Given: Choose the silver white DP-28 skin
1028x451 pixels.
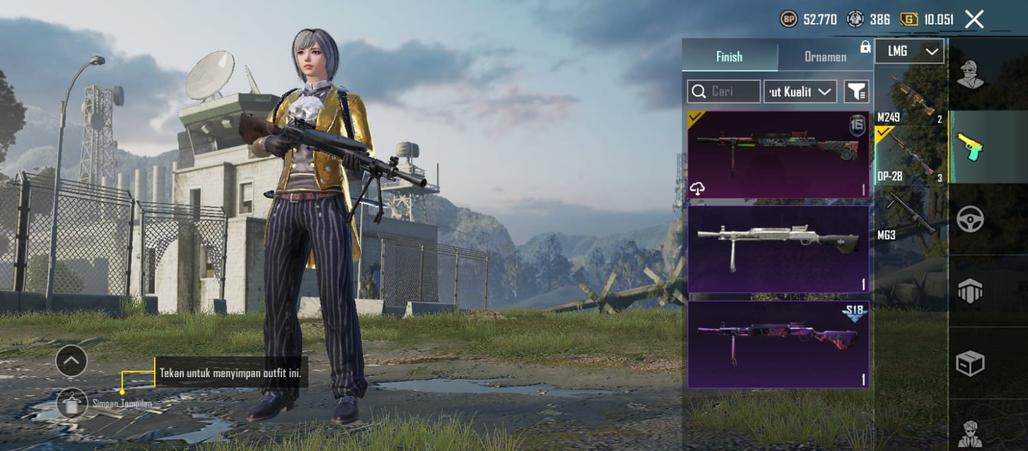Looking at the screenshot, I should point(778,249).
